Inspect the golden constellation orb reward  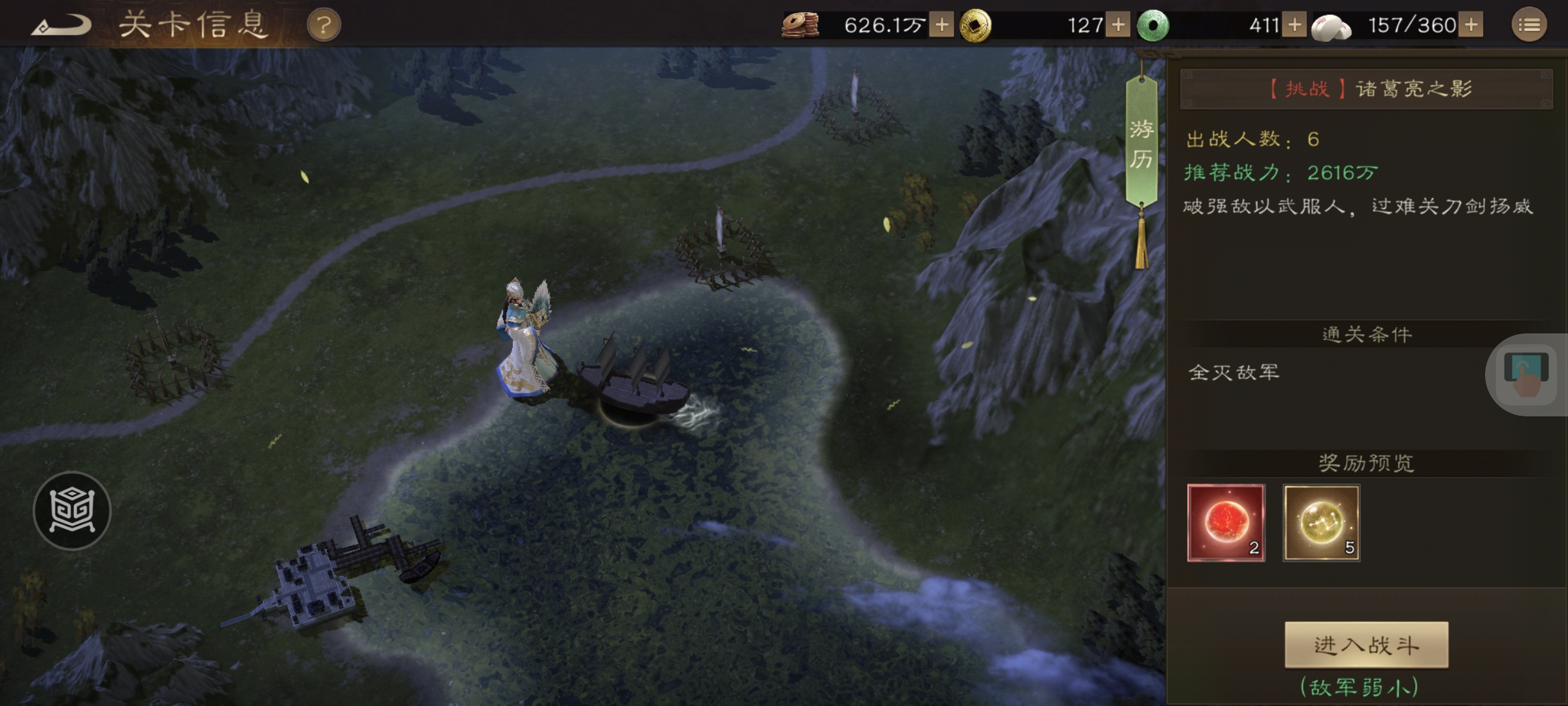(1321, 522)
